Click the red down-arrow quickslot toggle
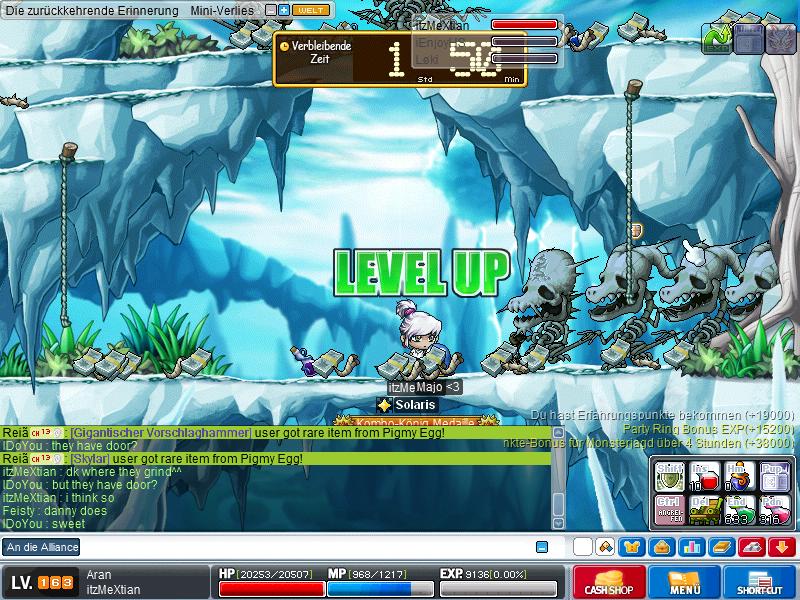This screenshot has width=800, height=600. [782, 547]
